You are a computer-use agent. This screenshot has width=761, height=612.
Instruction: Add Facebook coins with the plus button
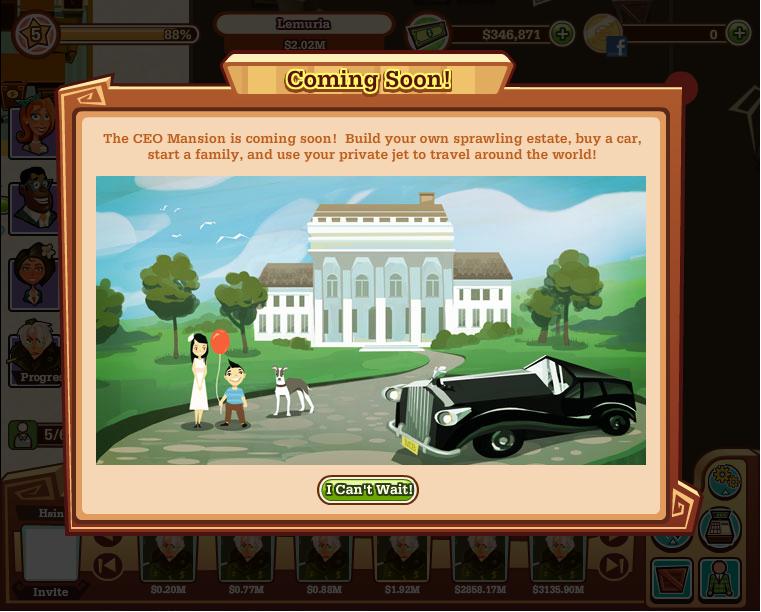pos(738,34)
